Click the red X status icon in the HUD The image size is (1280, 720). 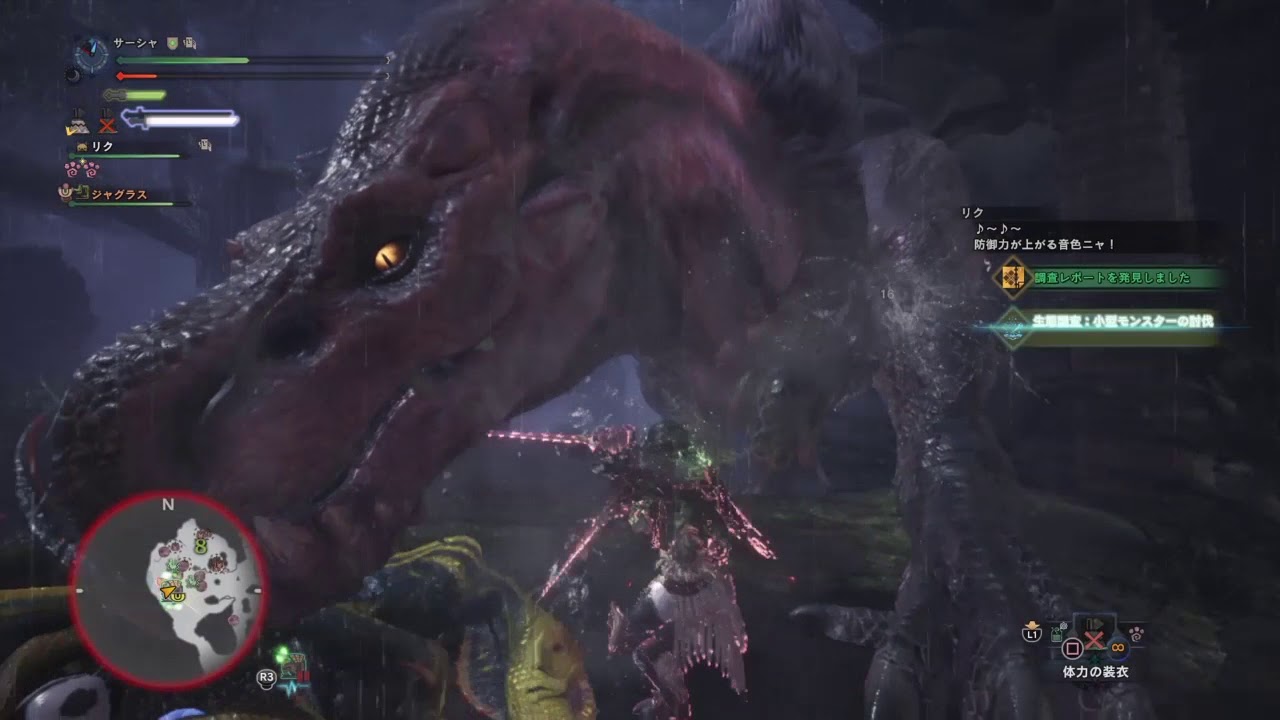(107, 125)
